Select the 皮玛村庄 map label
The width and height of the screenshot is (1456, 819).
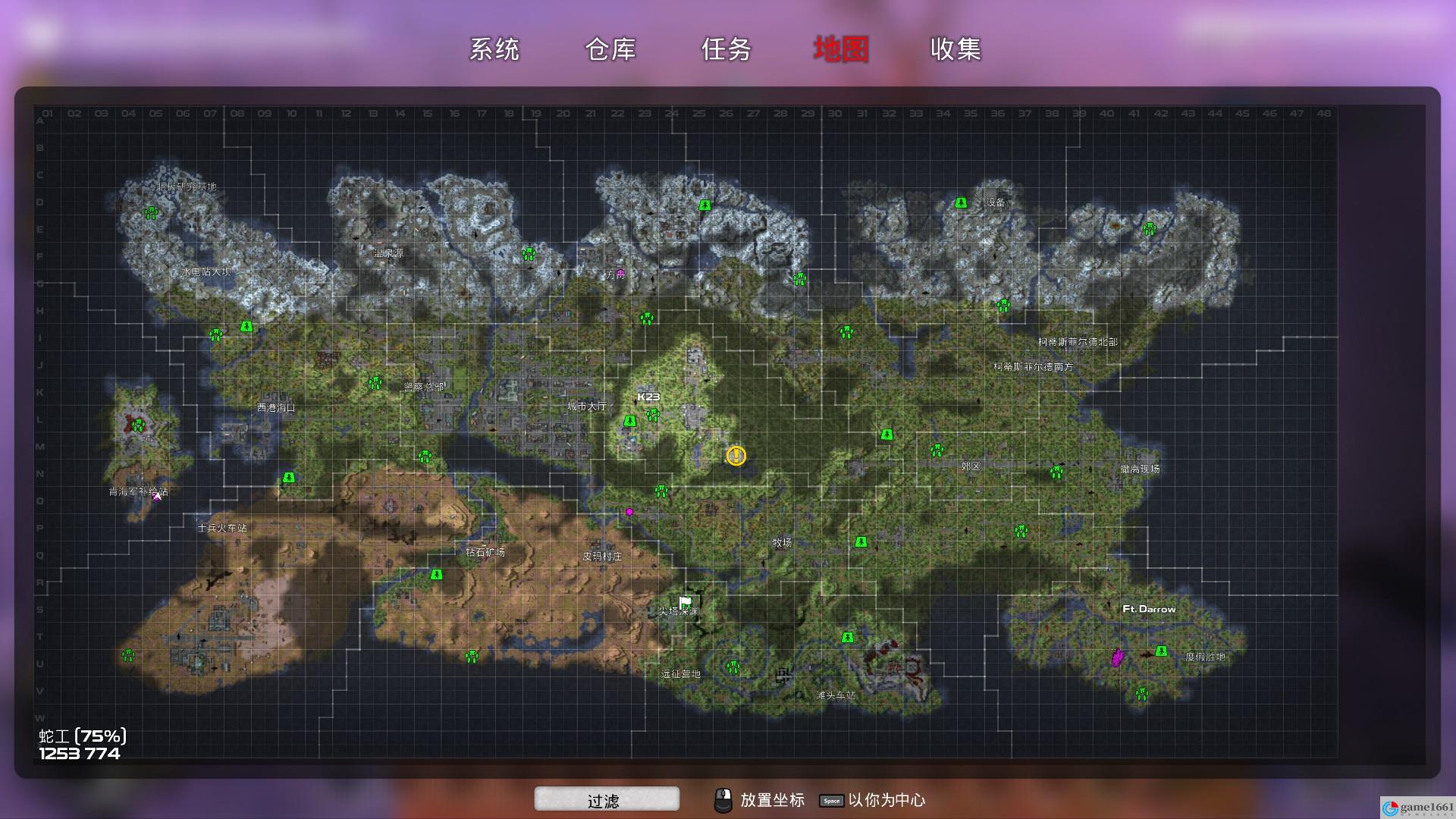pyautogui.click(x=602, y=556)
